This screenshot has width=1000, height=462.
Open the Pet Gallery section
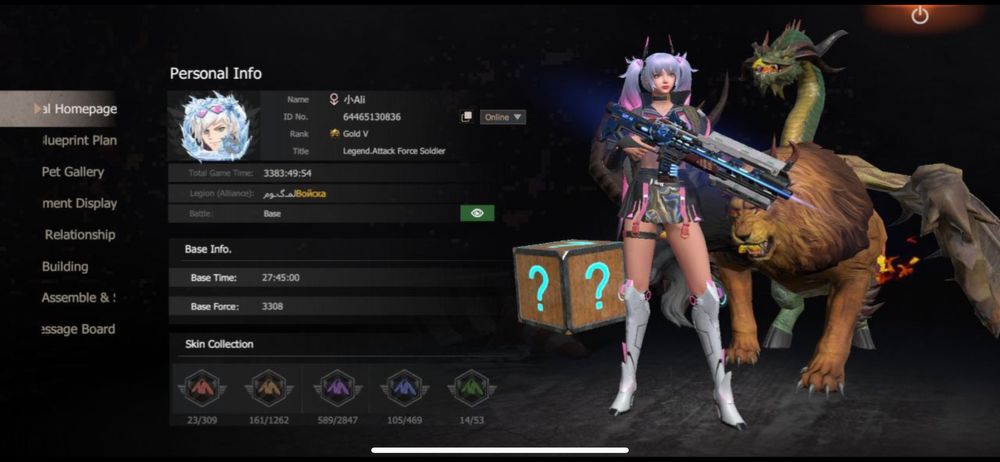(72, 172)
